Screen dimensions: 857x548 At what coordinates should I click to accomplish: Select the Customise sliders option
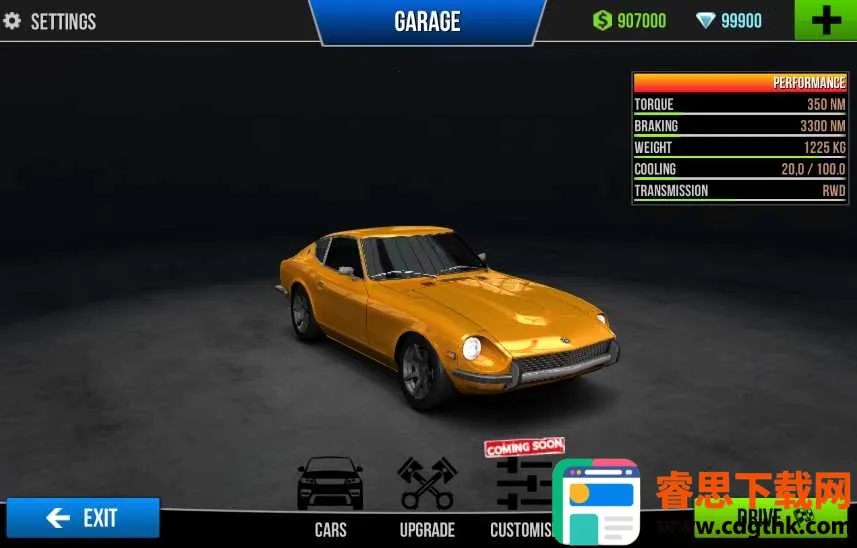click(522, 490)
